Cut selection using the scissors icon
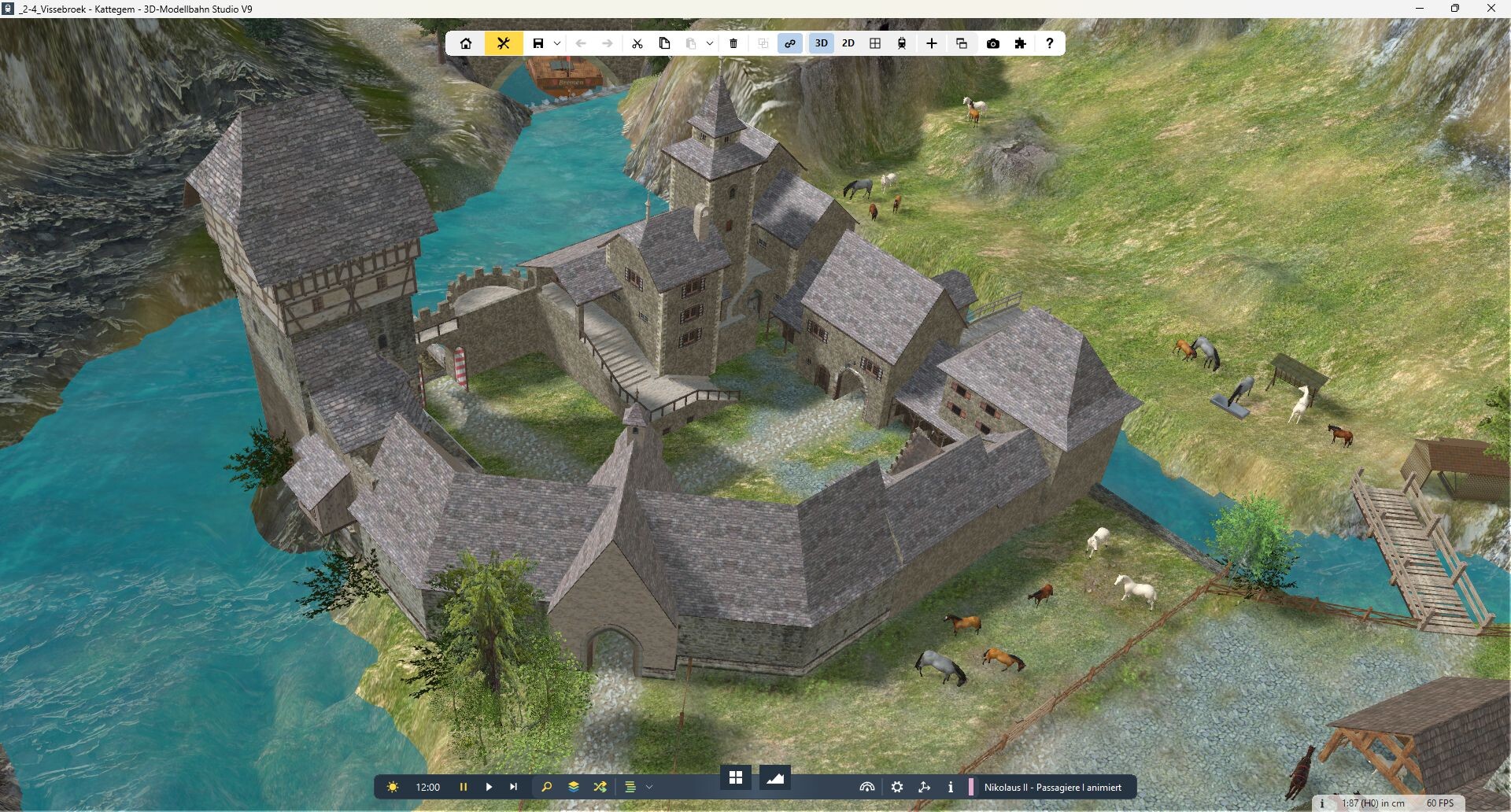Image resolution: width=1511 pixels, height=812 pixels. 637,43
